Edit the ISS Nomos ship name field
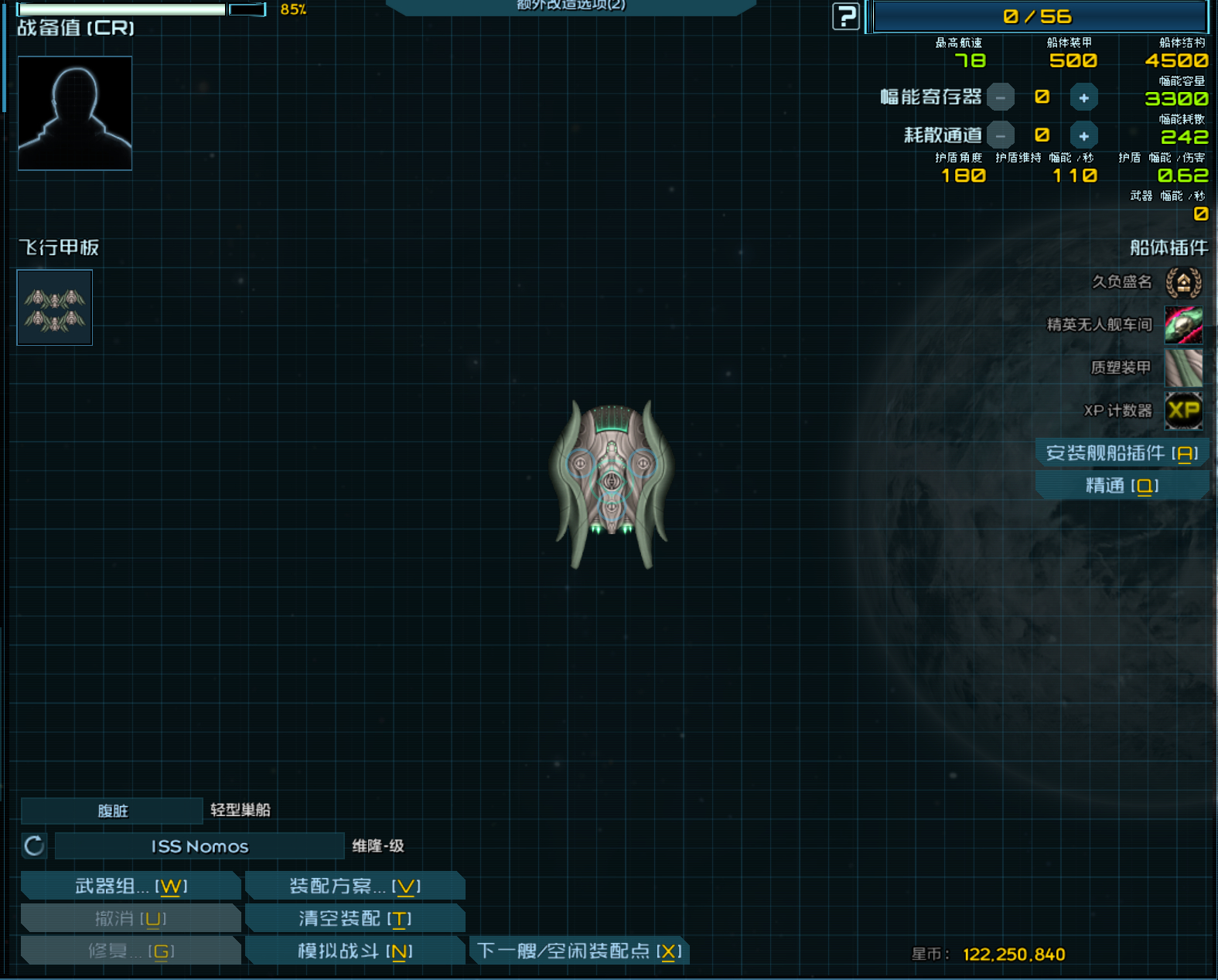 [x=200, y=846]
